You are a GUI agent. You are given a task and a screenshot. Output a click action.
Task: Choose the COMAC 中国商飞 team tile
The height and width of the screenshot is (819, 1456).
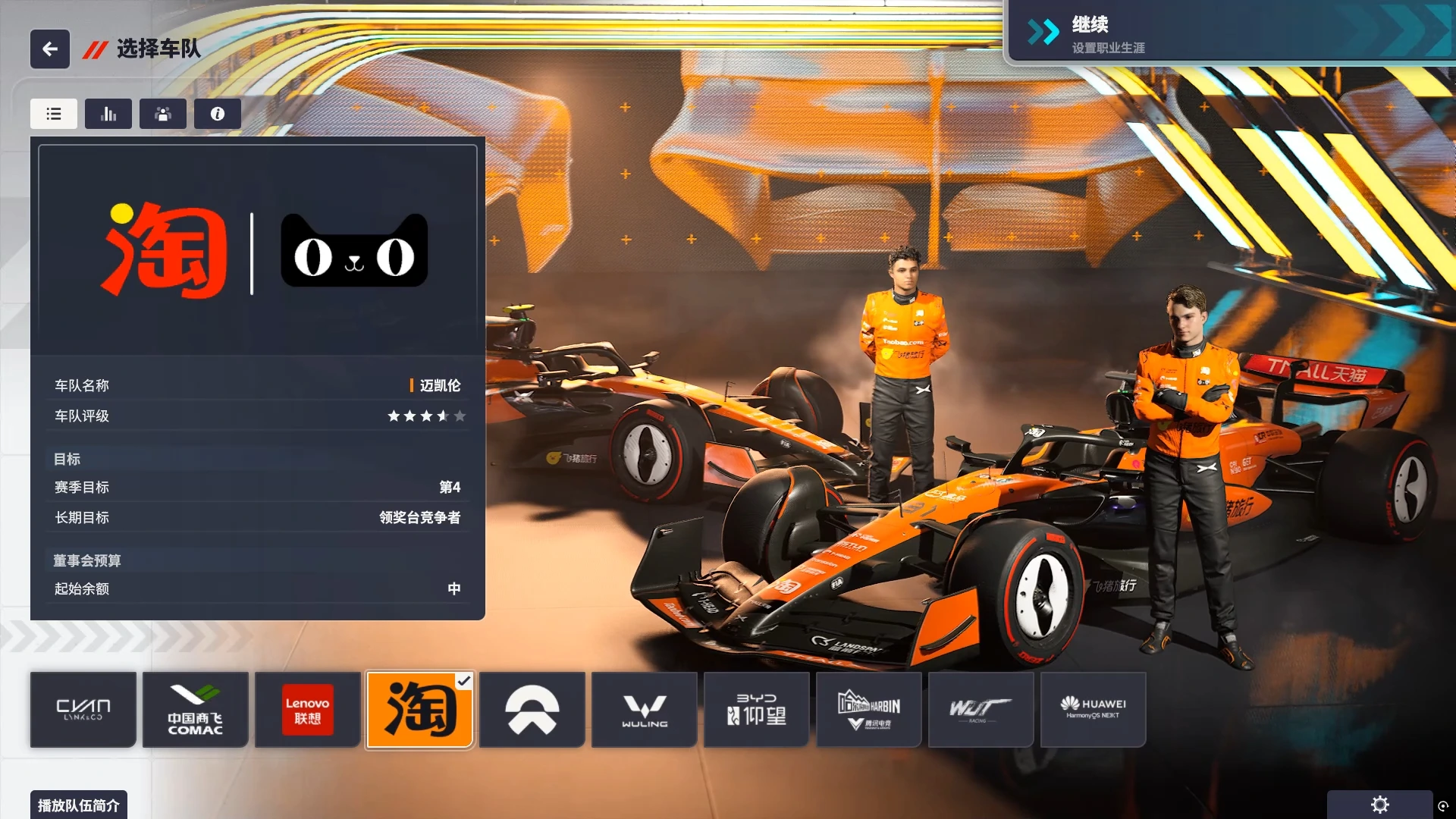point(196,710)
